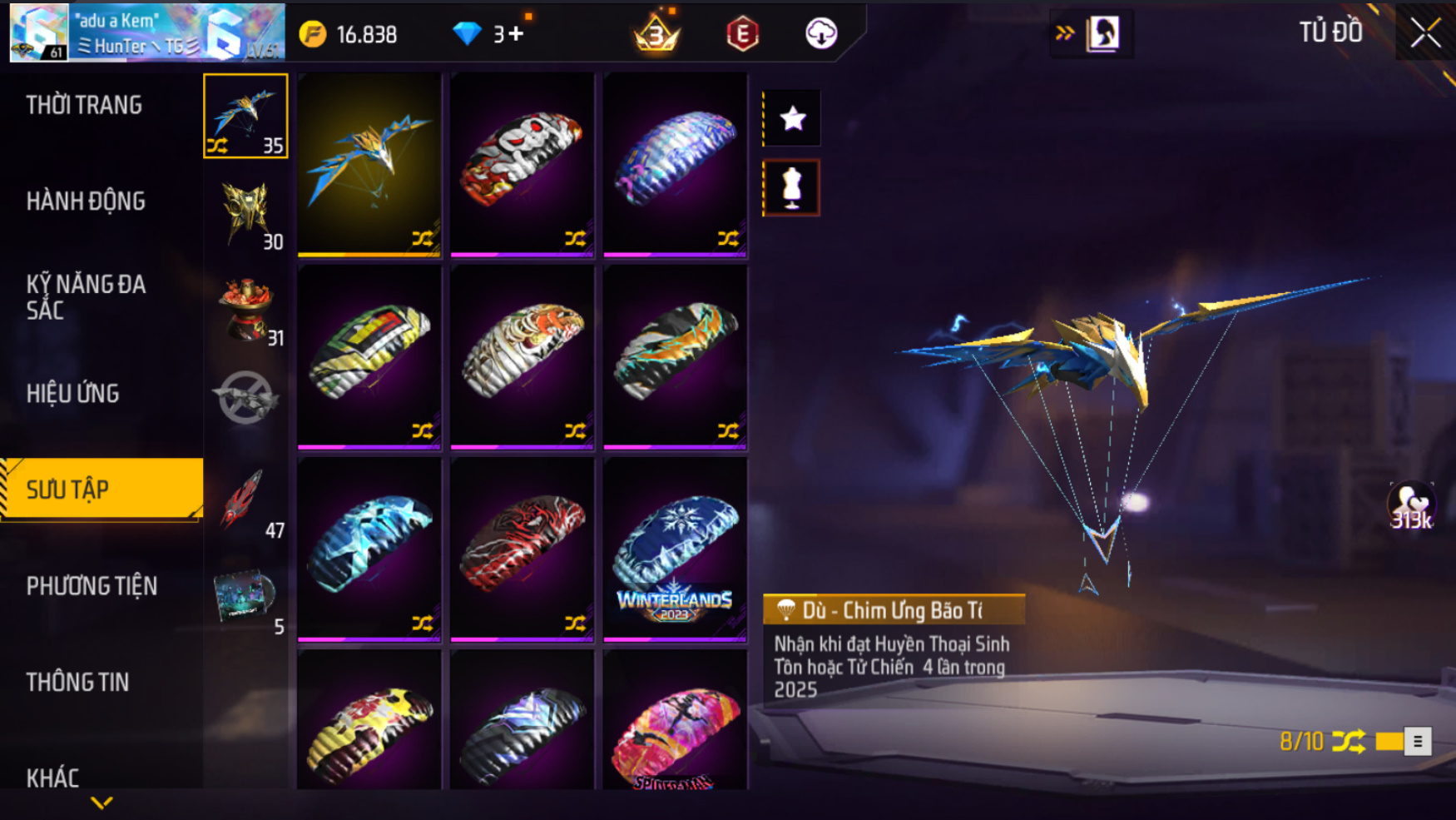Choose the pink Spider-Man parachute
The image size is (1456, 820).
pos(675,721)
